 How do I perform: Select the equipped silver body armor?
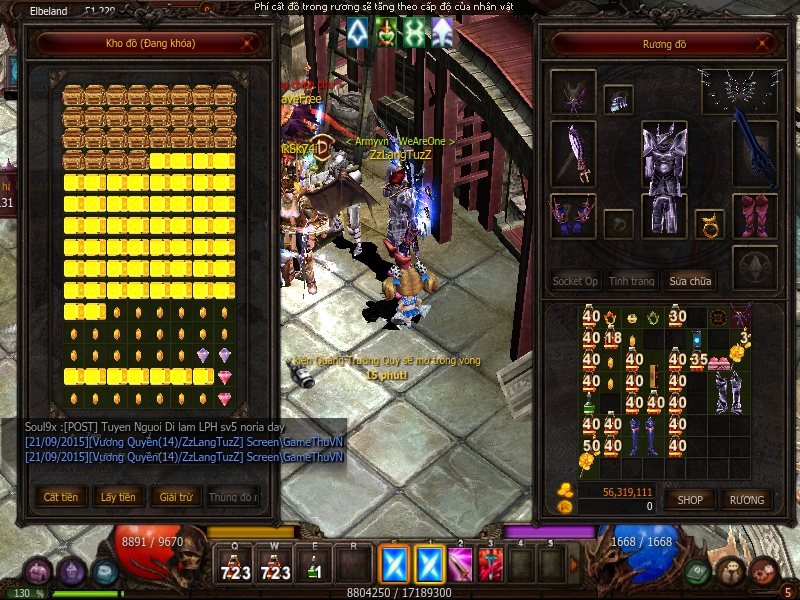tap(663, 175)
